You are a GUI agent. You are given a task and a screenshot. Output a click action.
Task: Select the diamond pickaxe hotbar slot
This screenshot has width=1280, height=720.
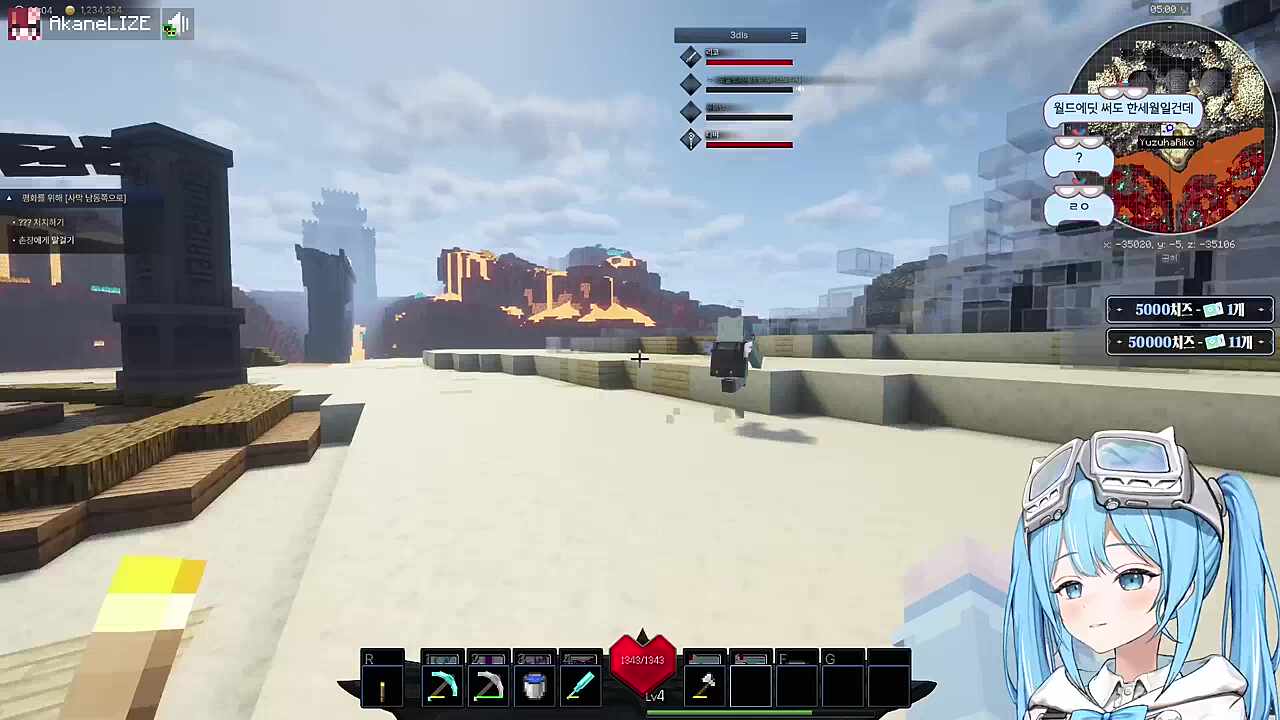click(x=441, y=687)
